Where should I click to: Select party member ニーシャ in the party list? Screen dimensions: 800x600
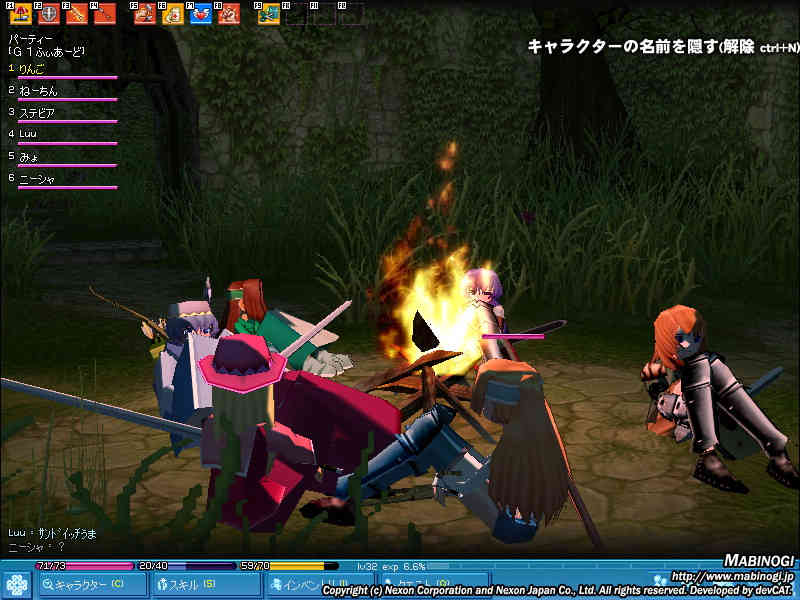tap(37, 178)
